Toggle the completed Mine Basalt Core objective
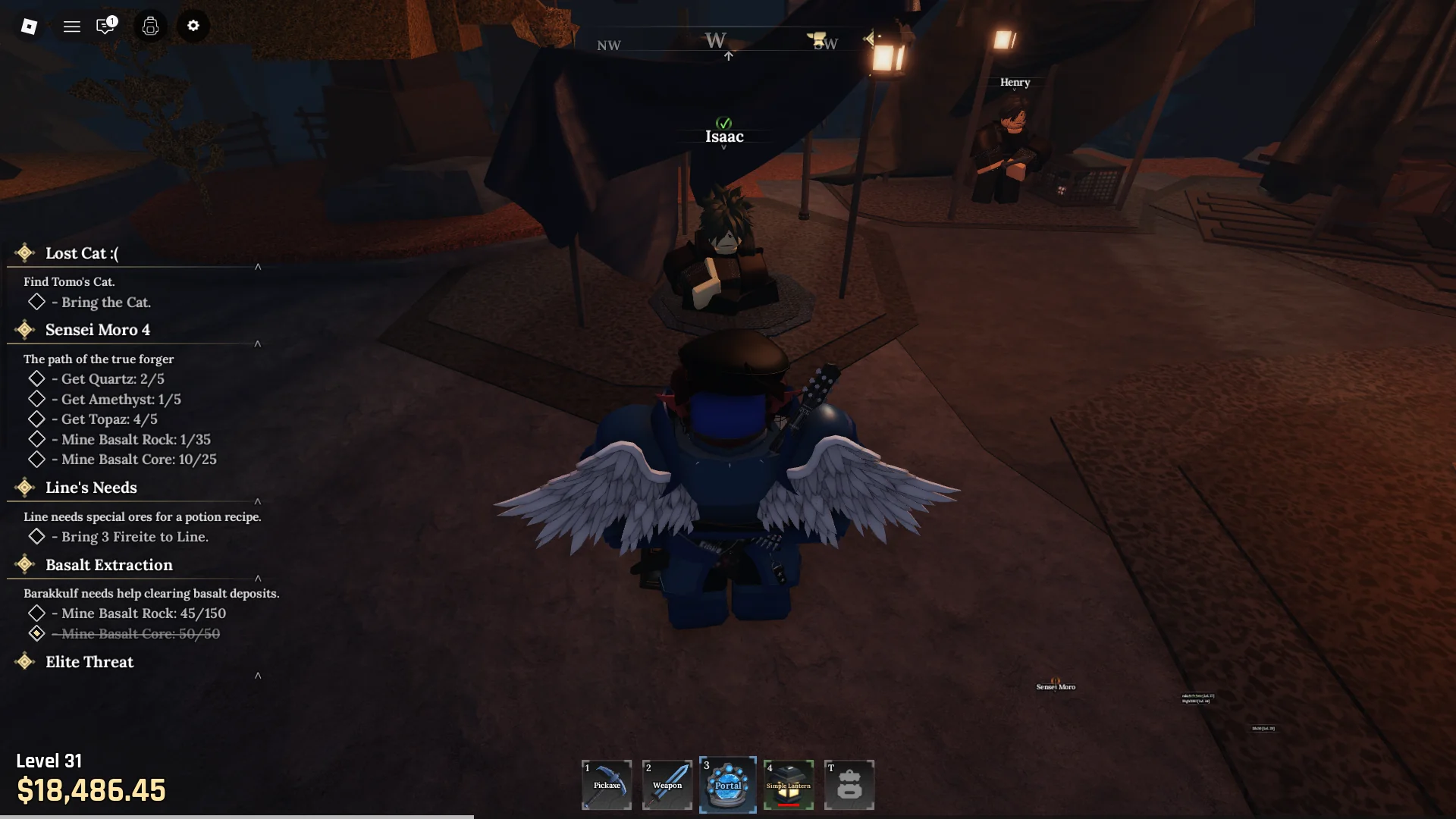This screenshot has width=1456, height=819. click(37, 634)
